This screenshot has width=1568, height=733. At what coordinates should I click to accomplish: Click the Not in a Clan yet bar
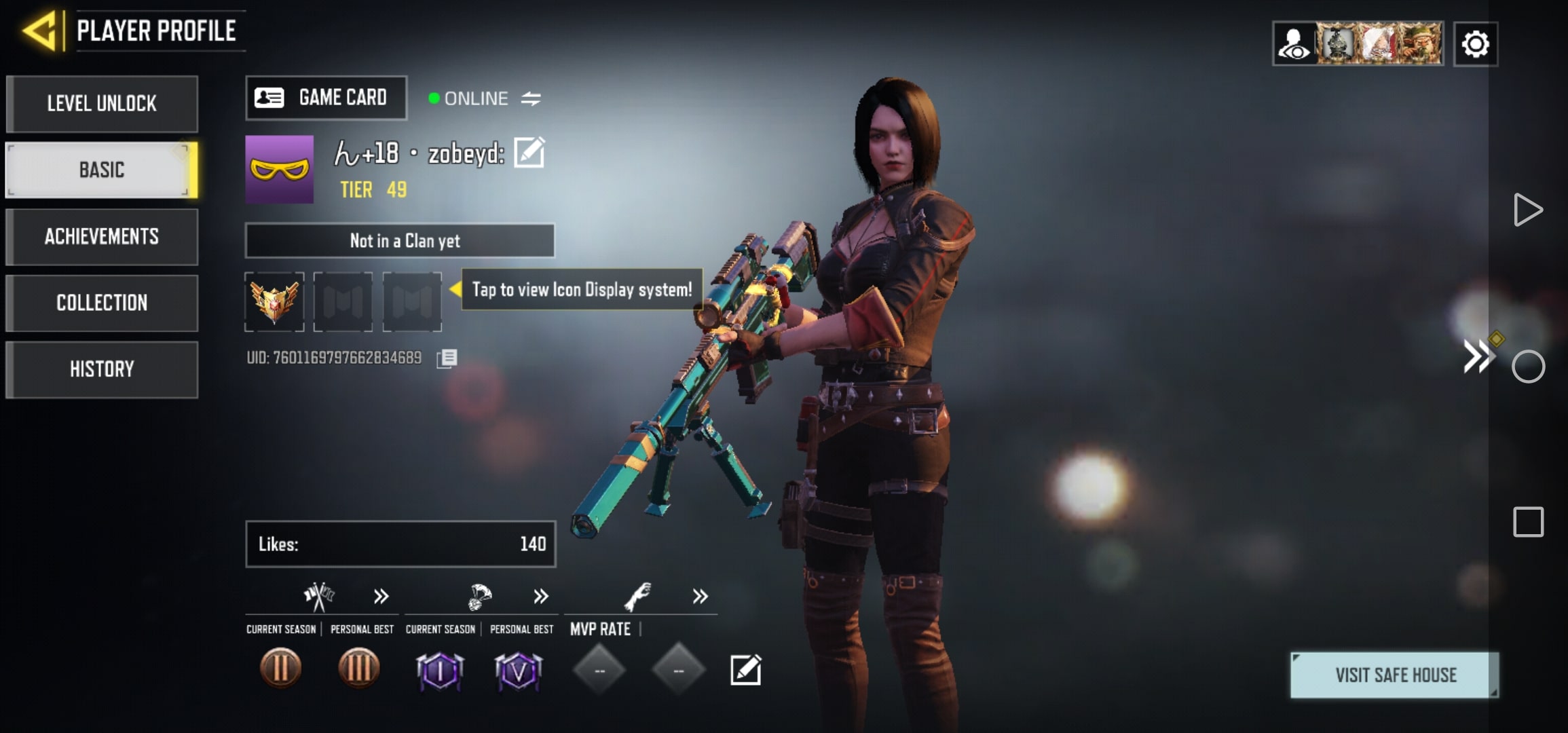(400, 240)
